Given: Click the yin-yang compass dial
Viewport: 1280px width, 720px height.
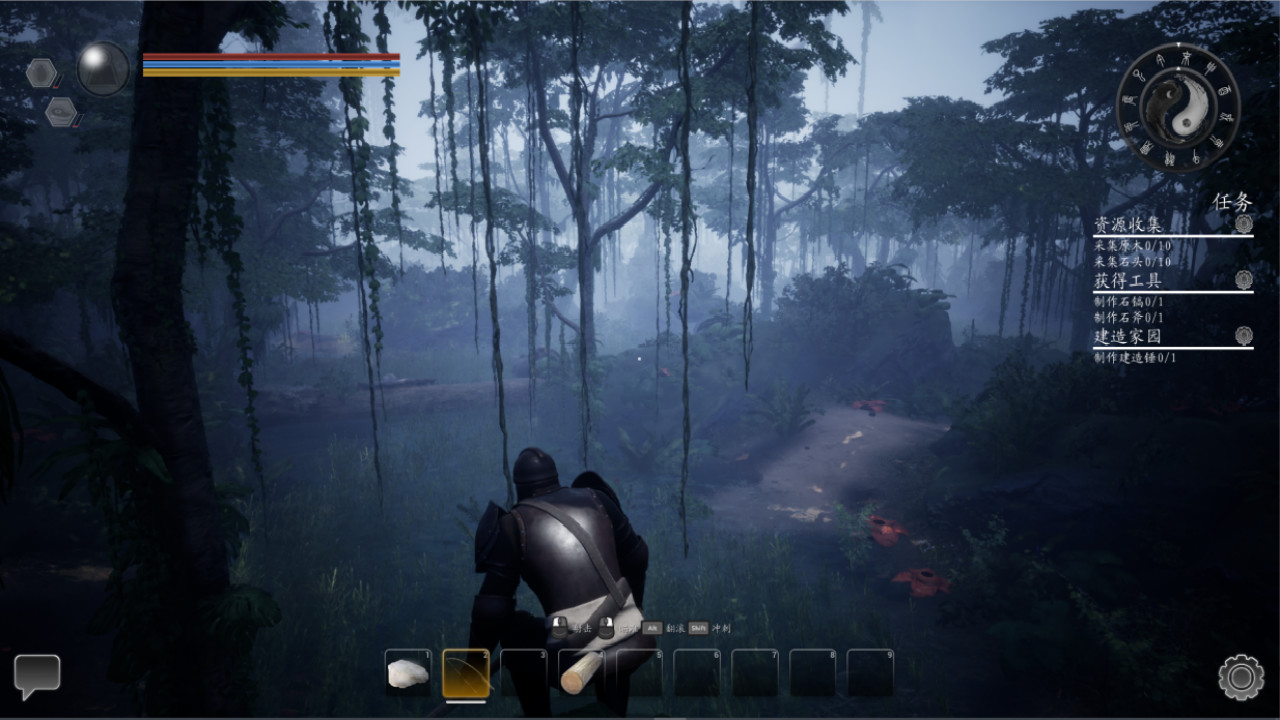Looking at the screenshot, I should 1178,107.
